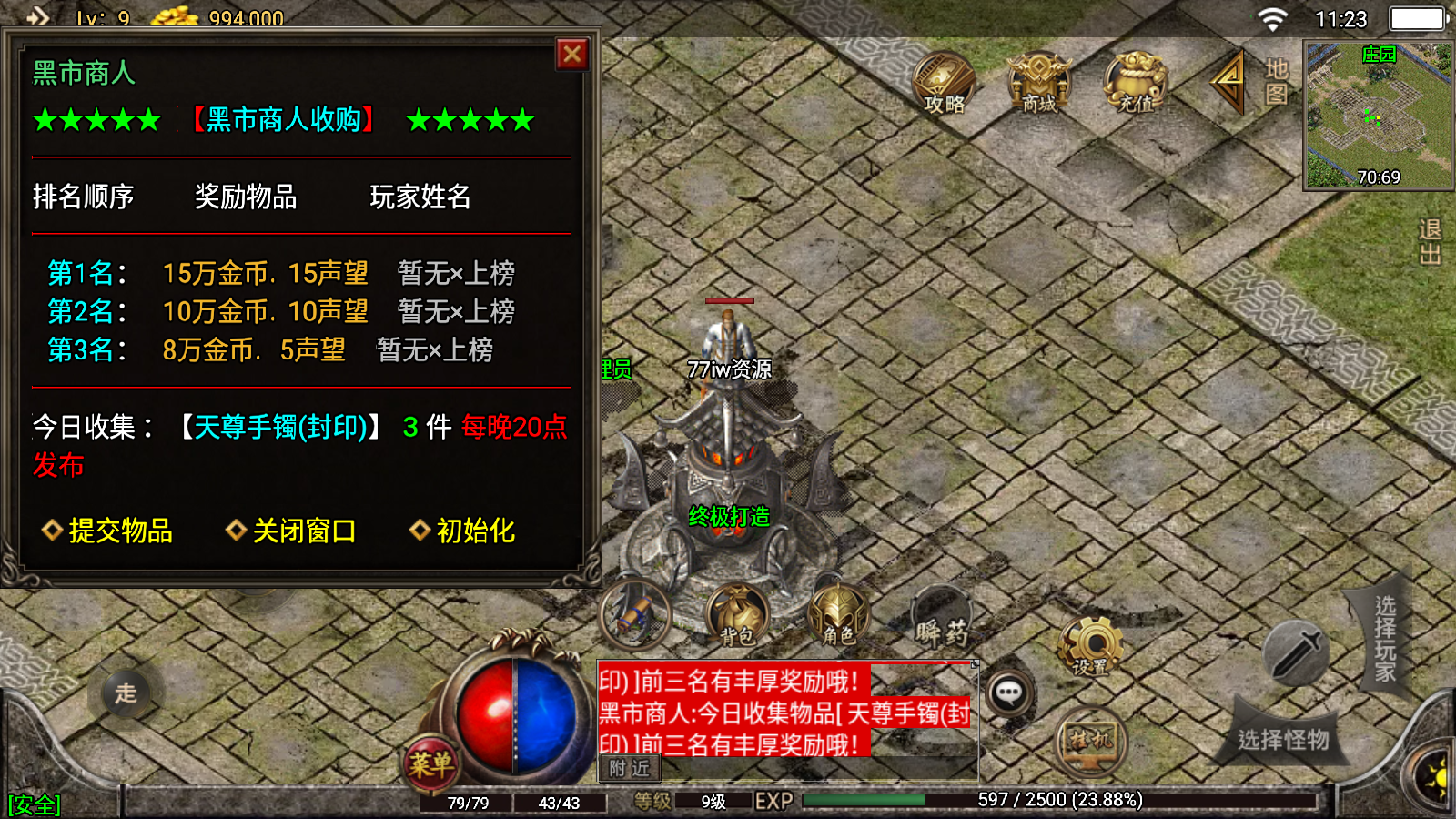The width and height of the screenshot is (1456, 819).
Task: Close the 黑市商人 dialog window
Action: (572, 55)
